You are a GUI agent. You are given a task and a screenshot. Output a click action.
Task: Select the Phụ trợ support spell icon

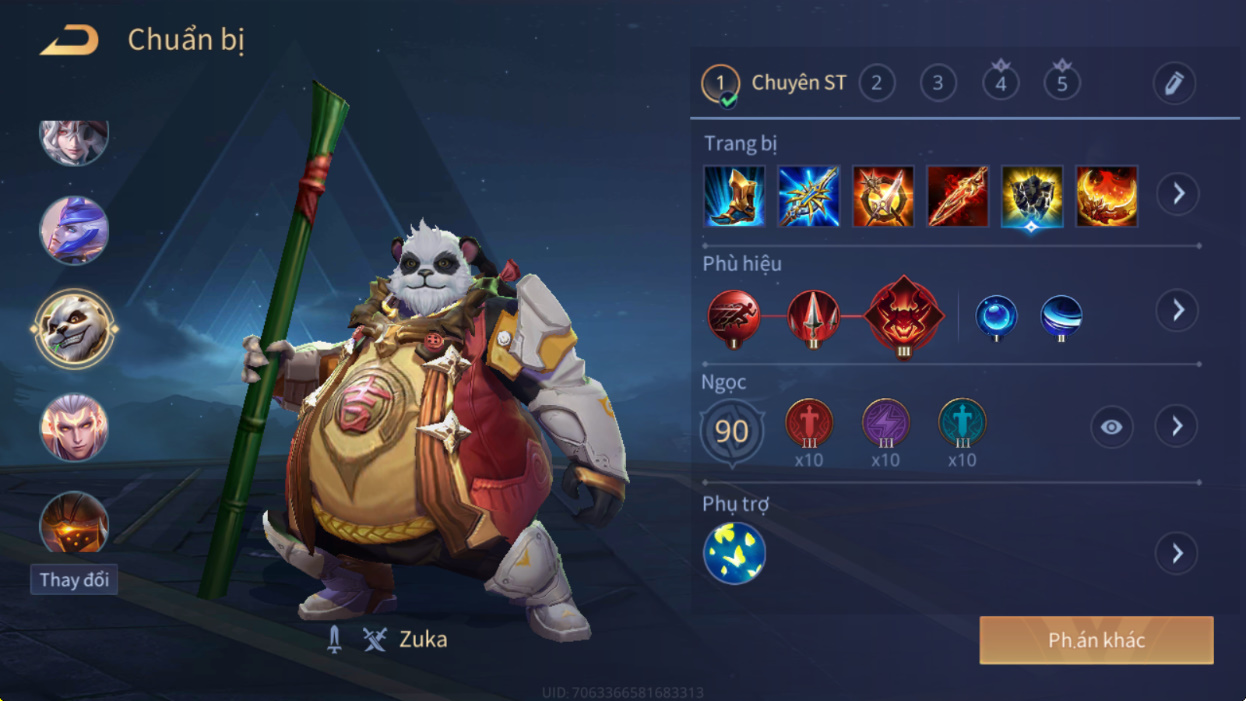point(734,553)
